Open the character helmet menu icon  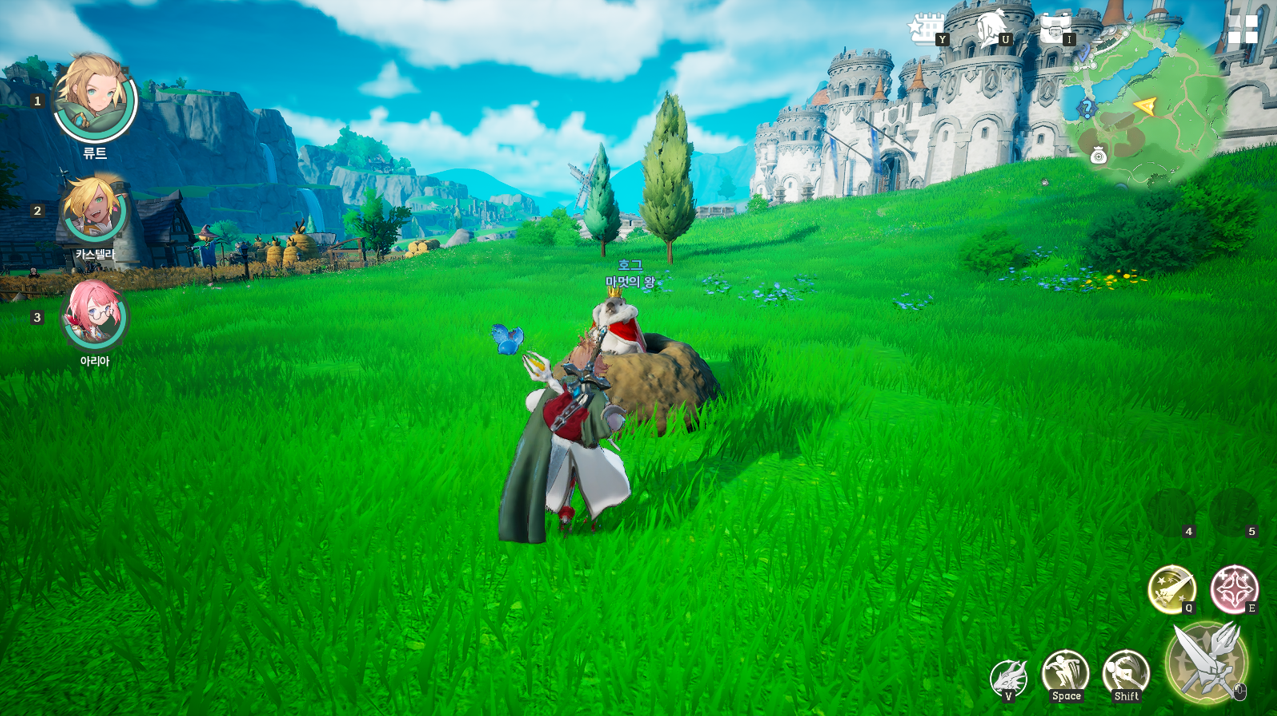pos(990,28)
